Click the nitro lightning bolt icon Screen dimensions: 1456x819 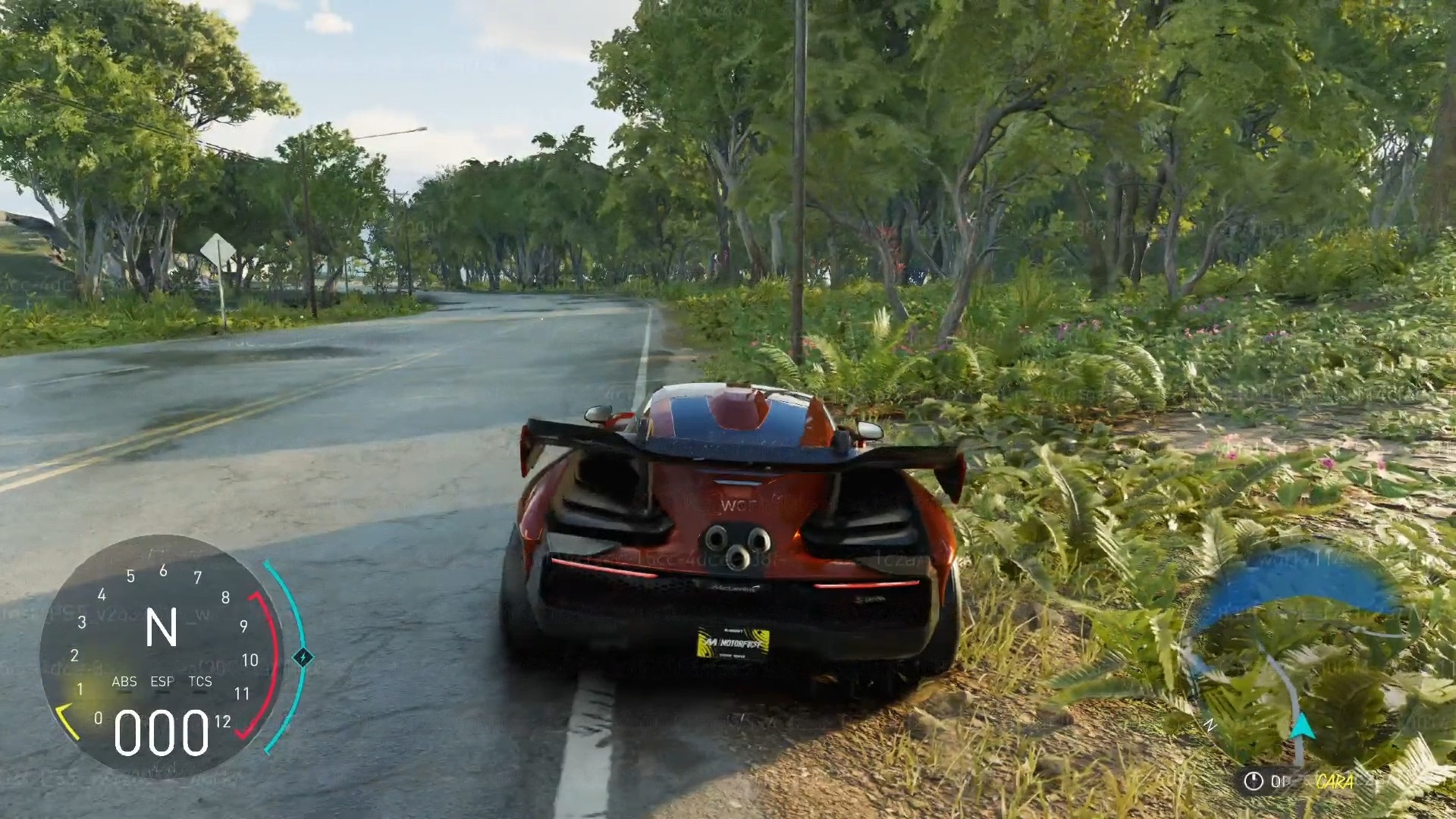[303, 657]
